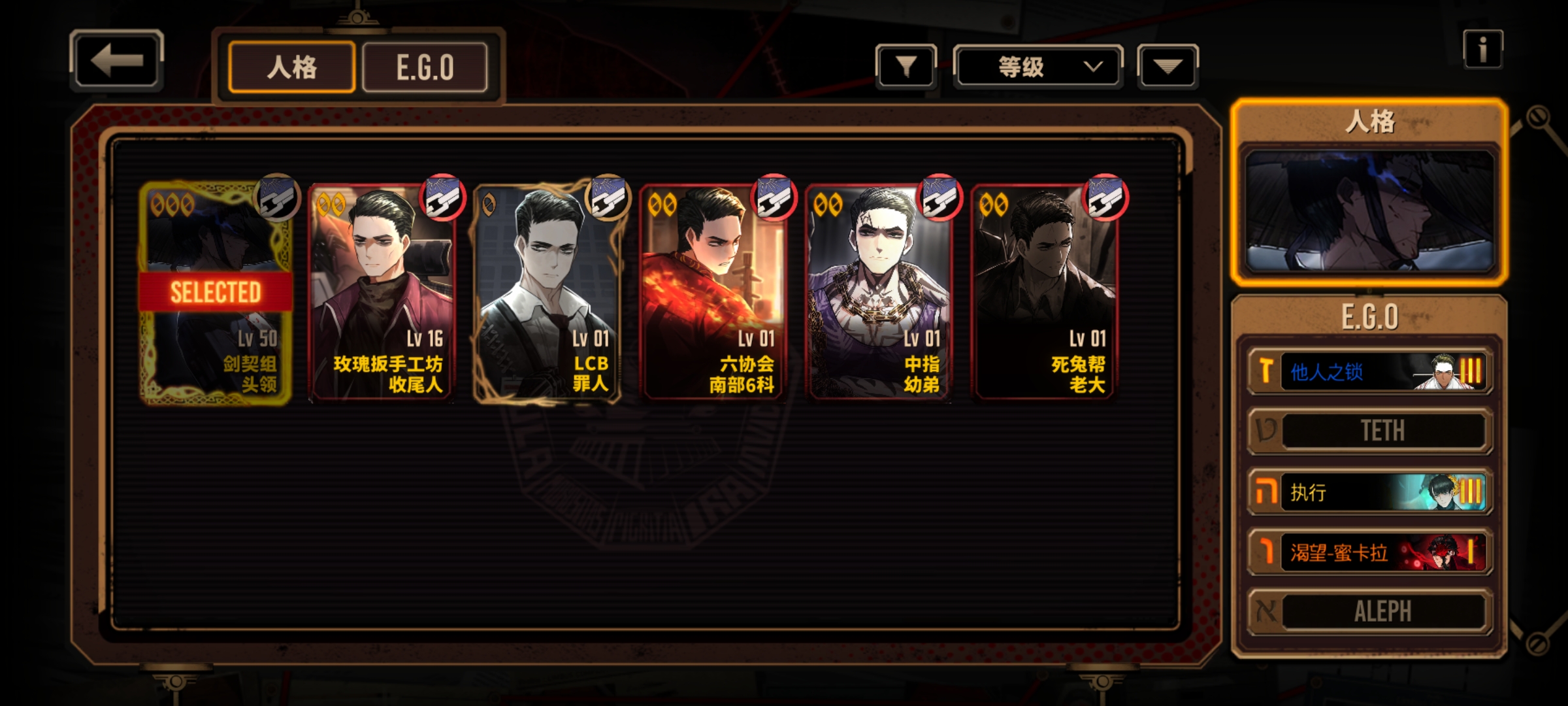Choose the selected 剑契组头领 identity card
Image resolution: width=1568 pixels, height=706 pixels.
[x=216, y=294]
